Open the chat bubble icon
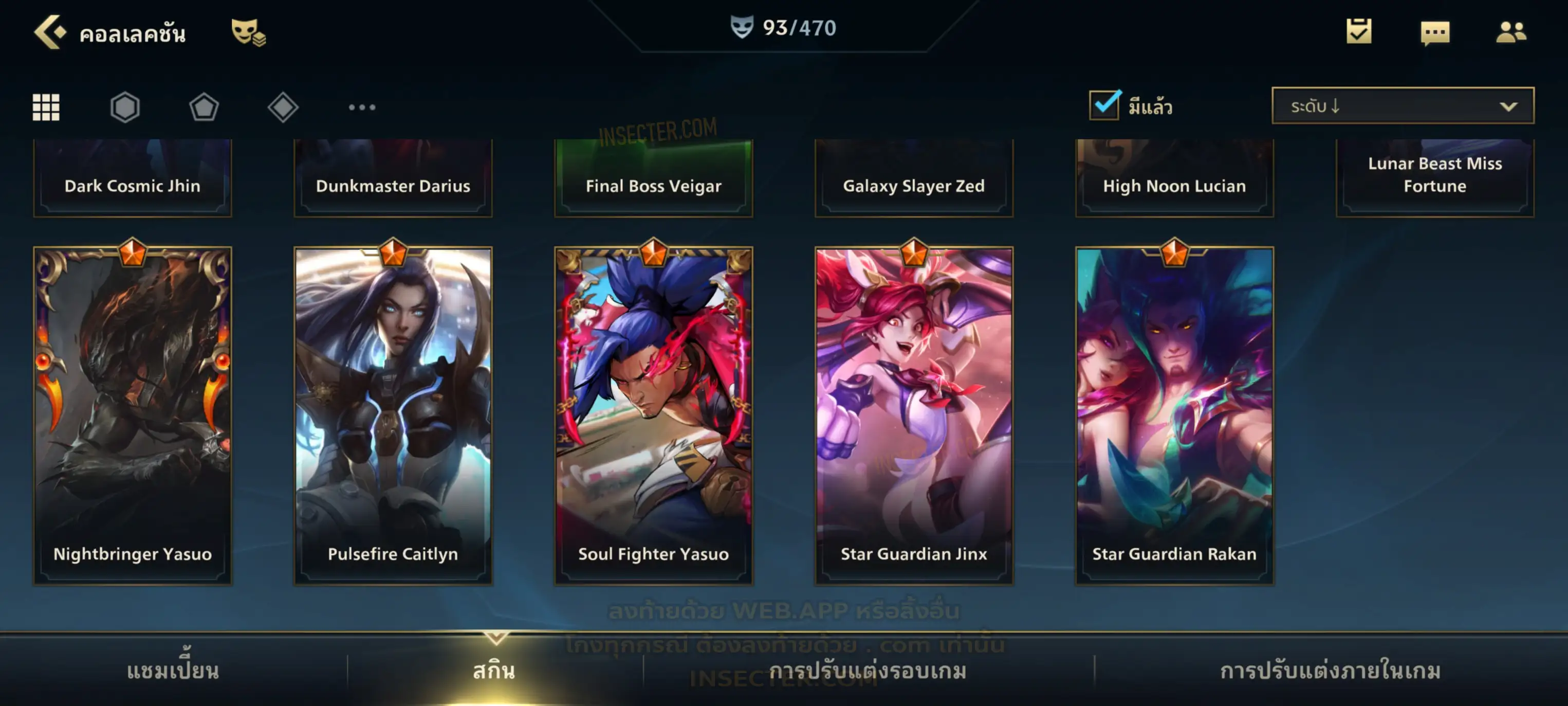 pos(1435,32)
